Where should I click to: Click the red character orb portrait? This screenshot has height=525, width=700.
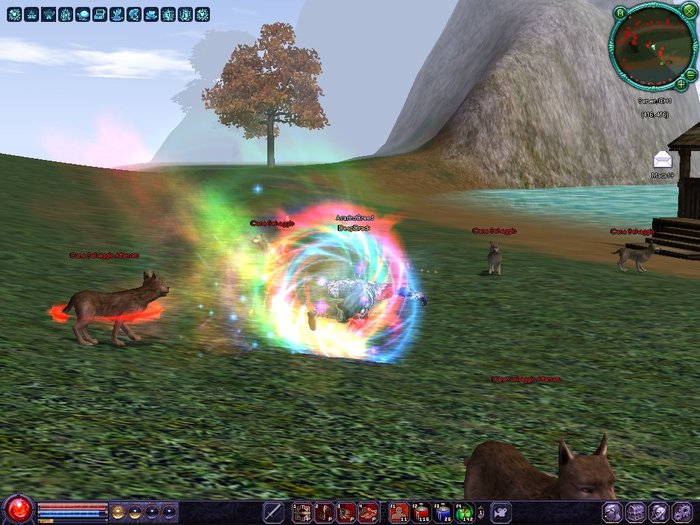tap(17, 510)
